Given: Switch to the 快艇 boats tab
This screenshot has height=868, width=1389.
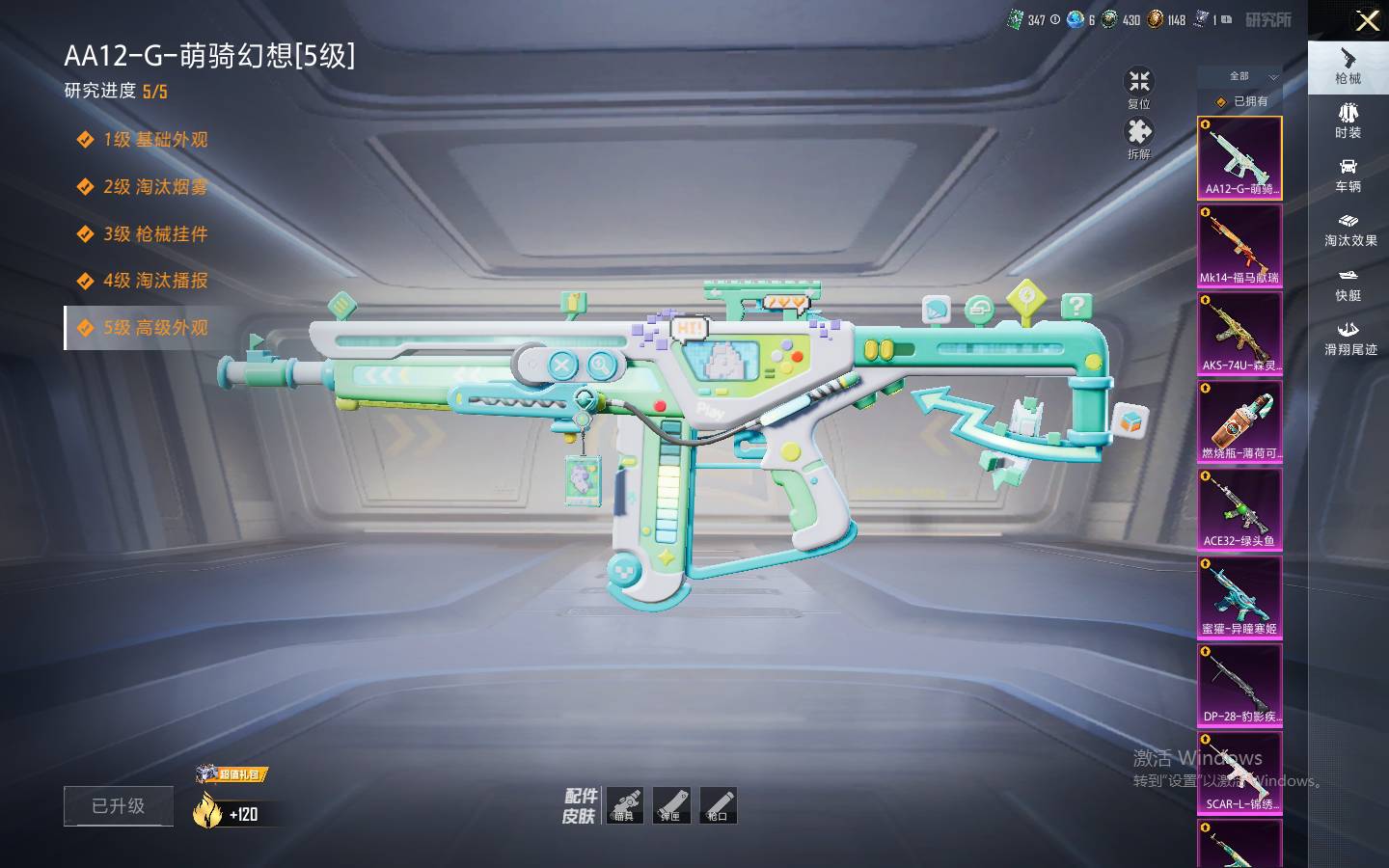Looking at the screenshot, I should tap(1348, 284).
